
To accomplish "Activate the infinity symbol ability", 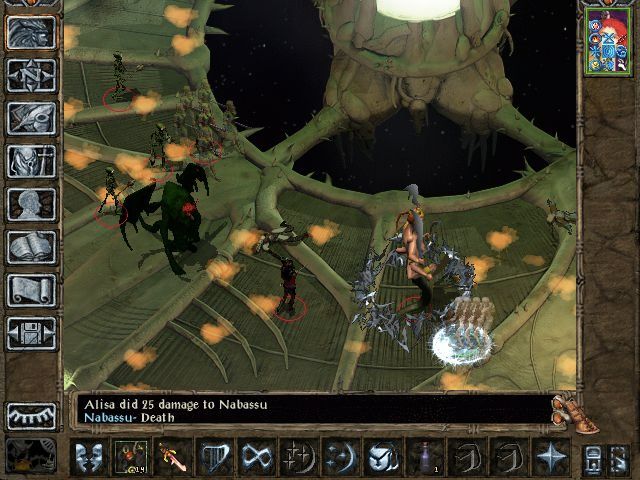I will [x=256, y=456].
